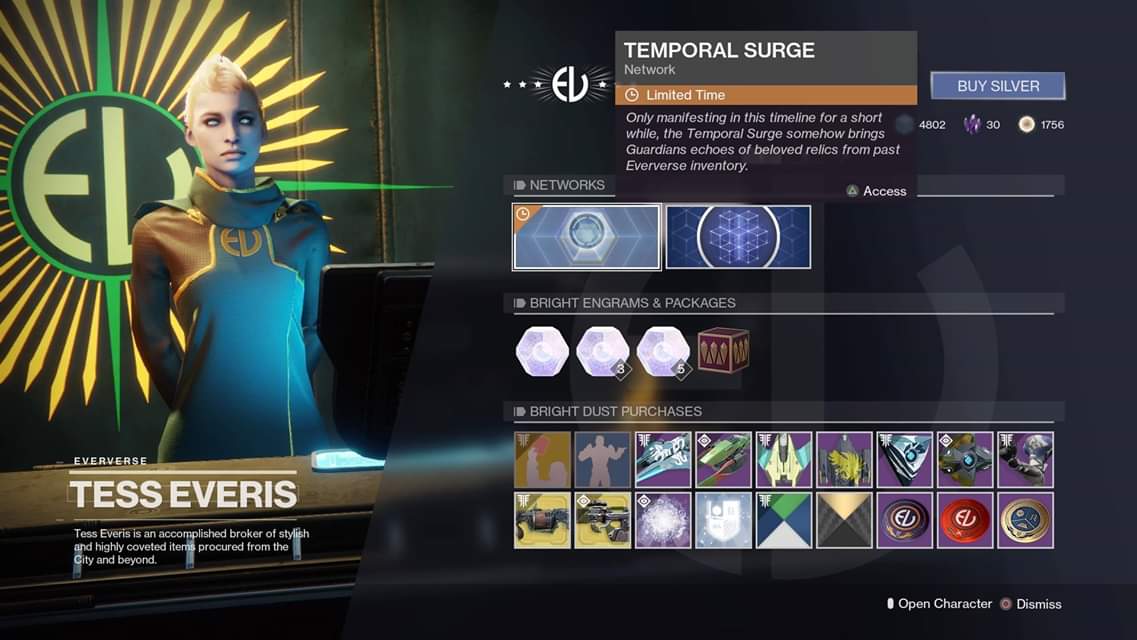Choose the 5-pack of Bright Engrams
The image size is (1137, 640).
pyautogui.click(x=663, y=352)
